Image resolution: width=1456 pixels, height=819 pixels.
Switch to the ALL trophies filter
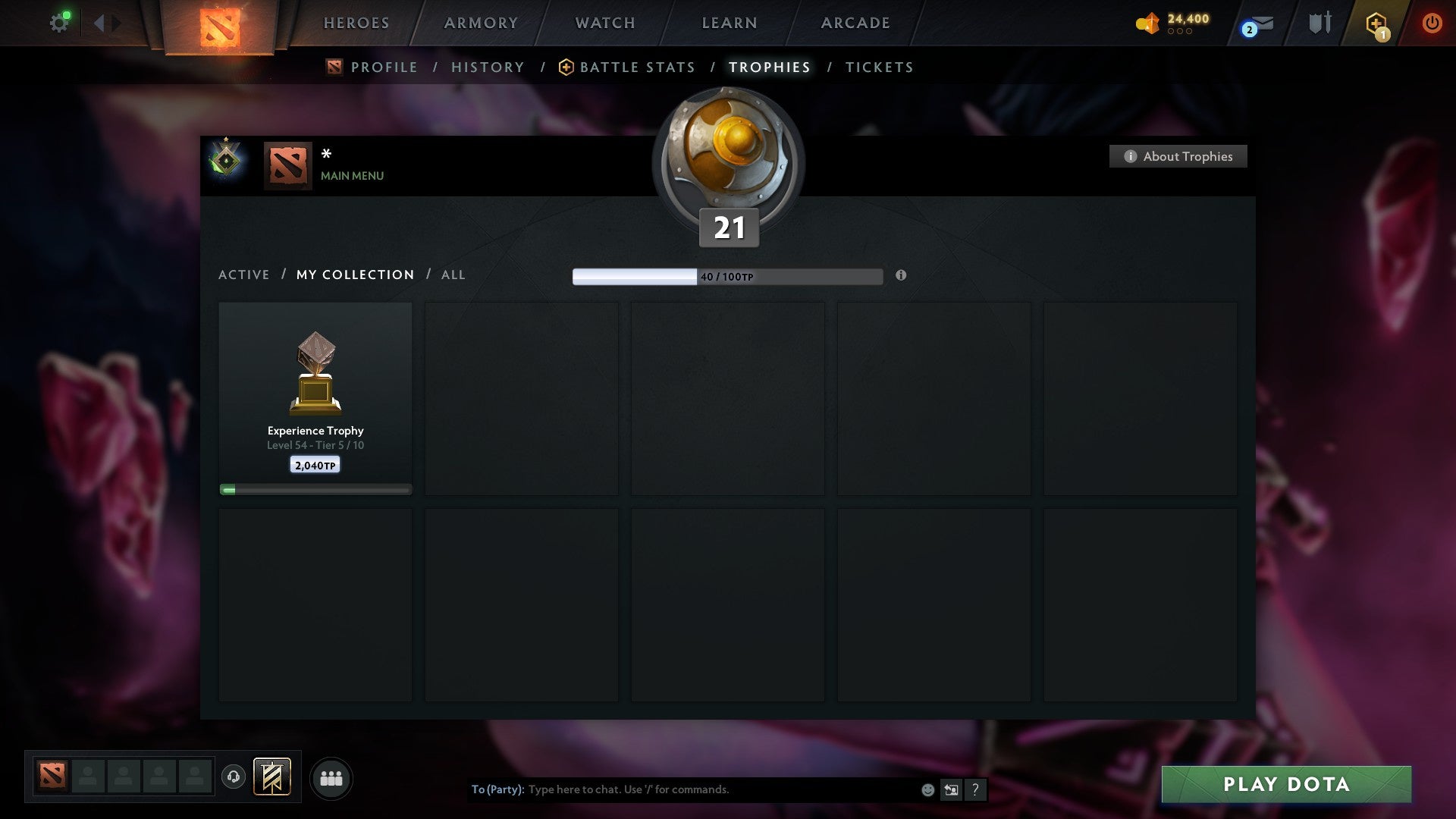tap(453, 275)
